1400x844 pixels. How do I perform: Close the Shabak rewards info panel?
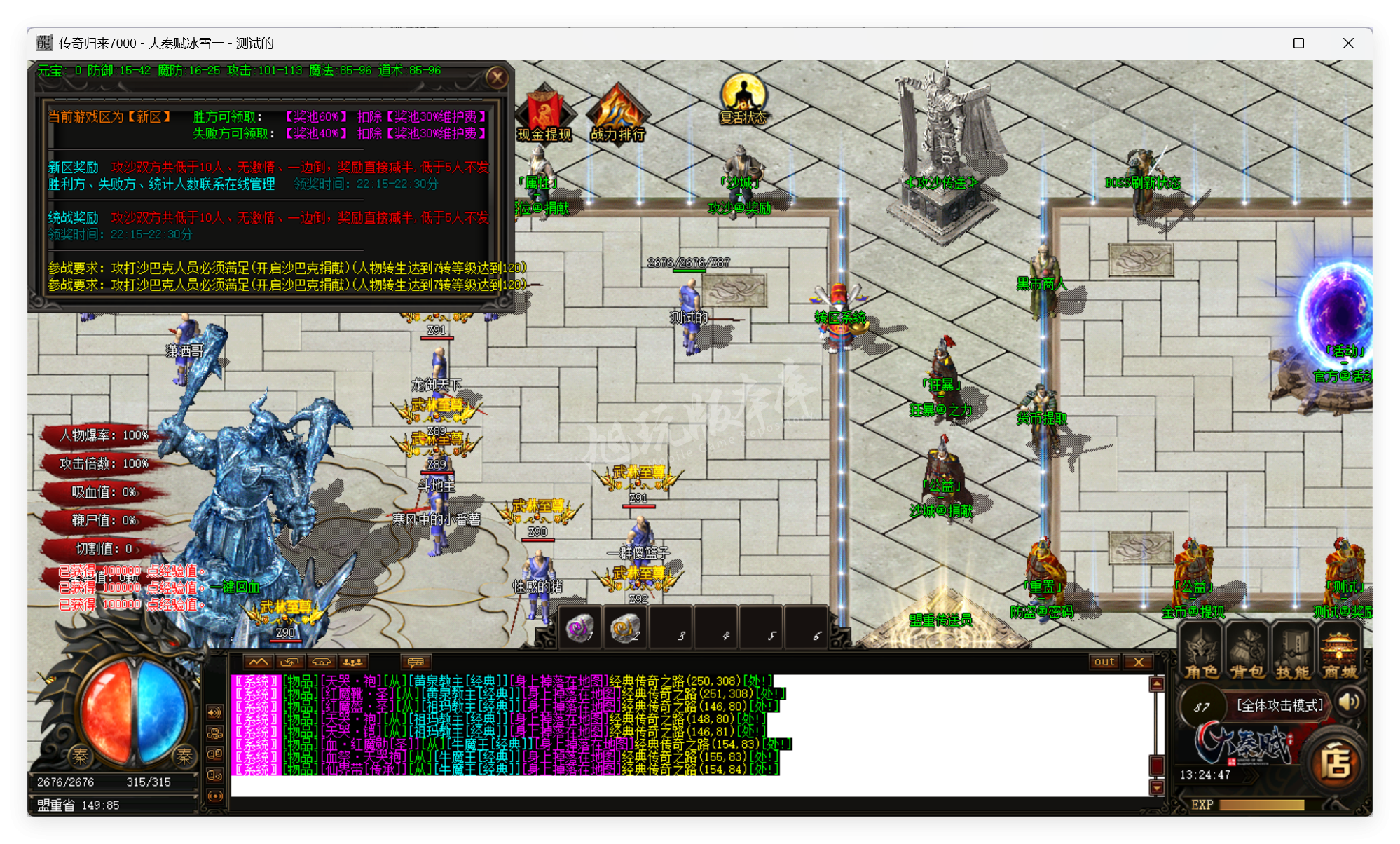click(x=497, y=77)
